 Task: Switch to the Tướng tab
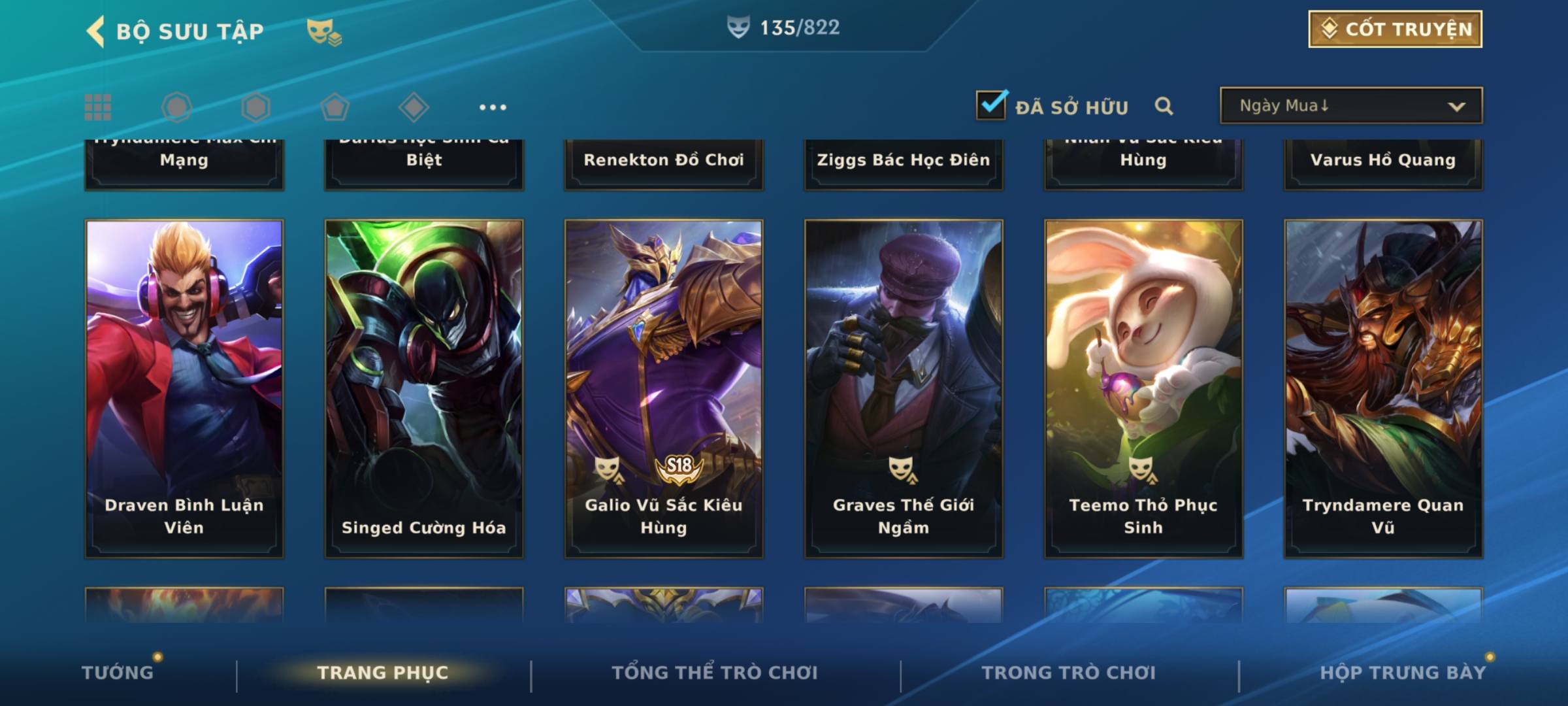coord(118,673)
